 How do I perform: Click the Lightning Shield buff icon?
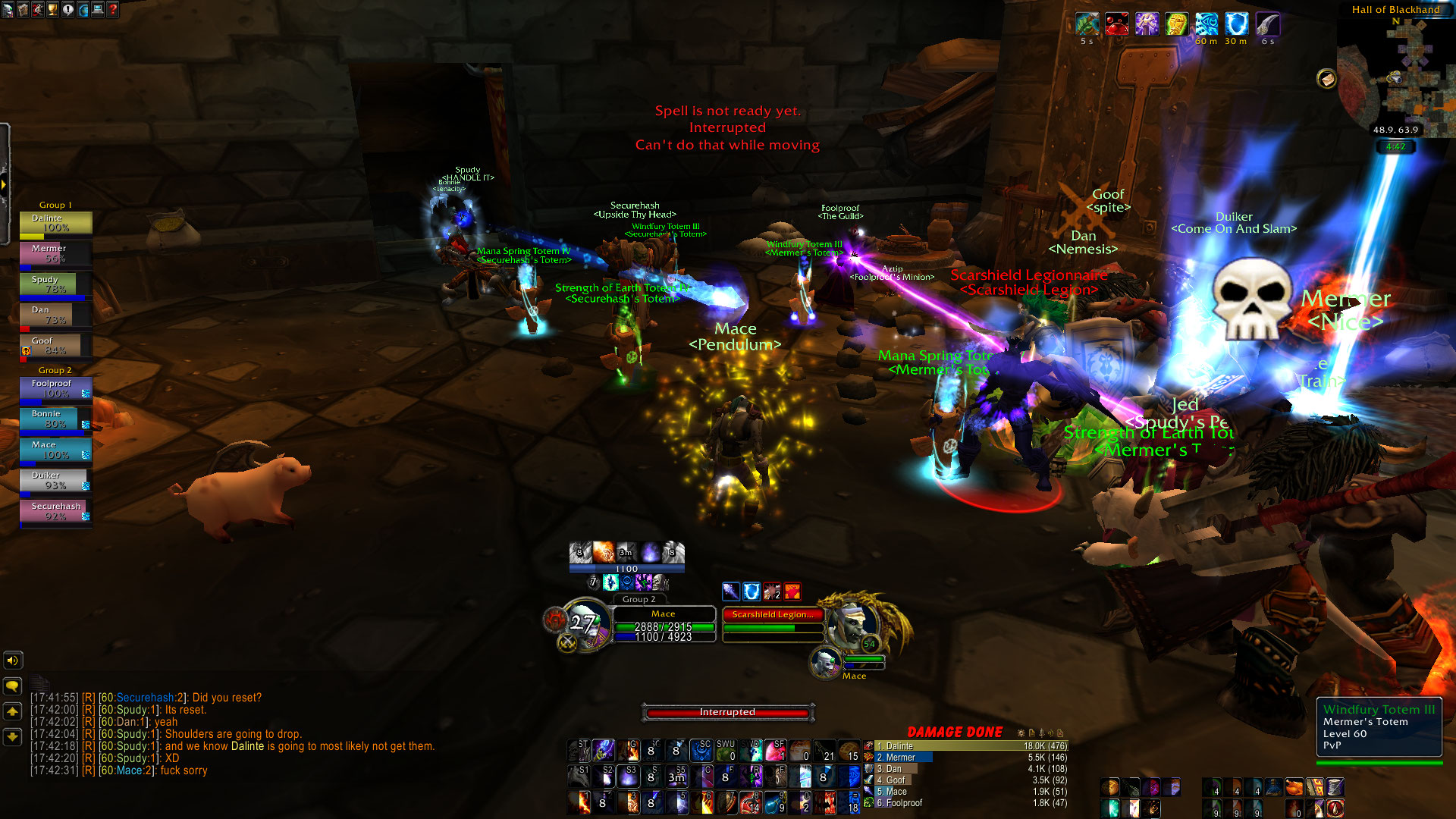click(1236, 24)
